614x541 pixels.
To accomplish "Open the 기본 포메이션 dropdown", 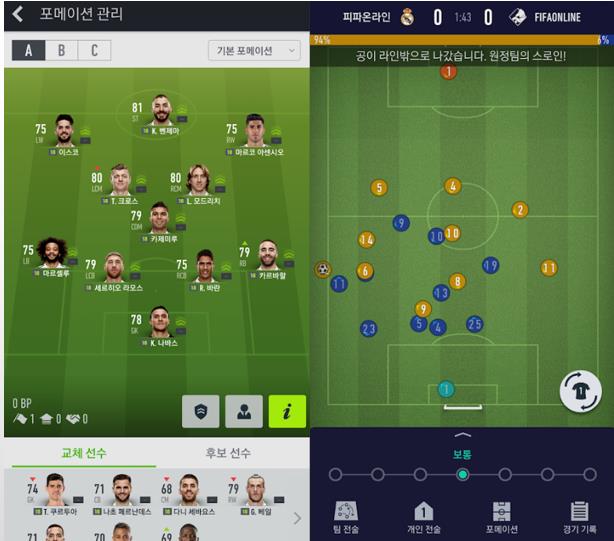I will pyautogui.click(x=254, y=51).
